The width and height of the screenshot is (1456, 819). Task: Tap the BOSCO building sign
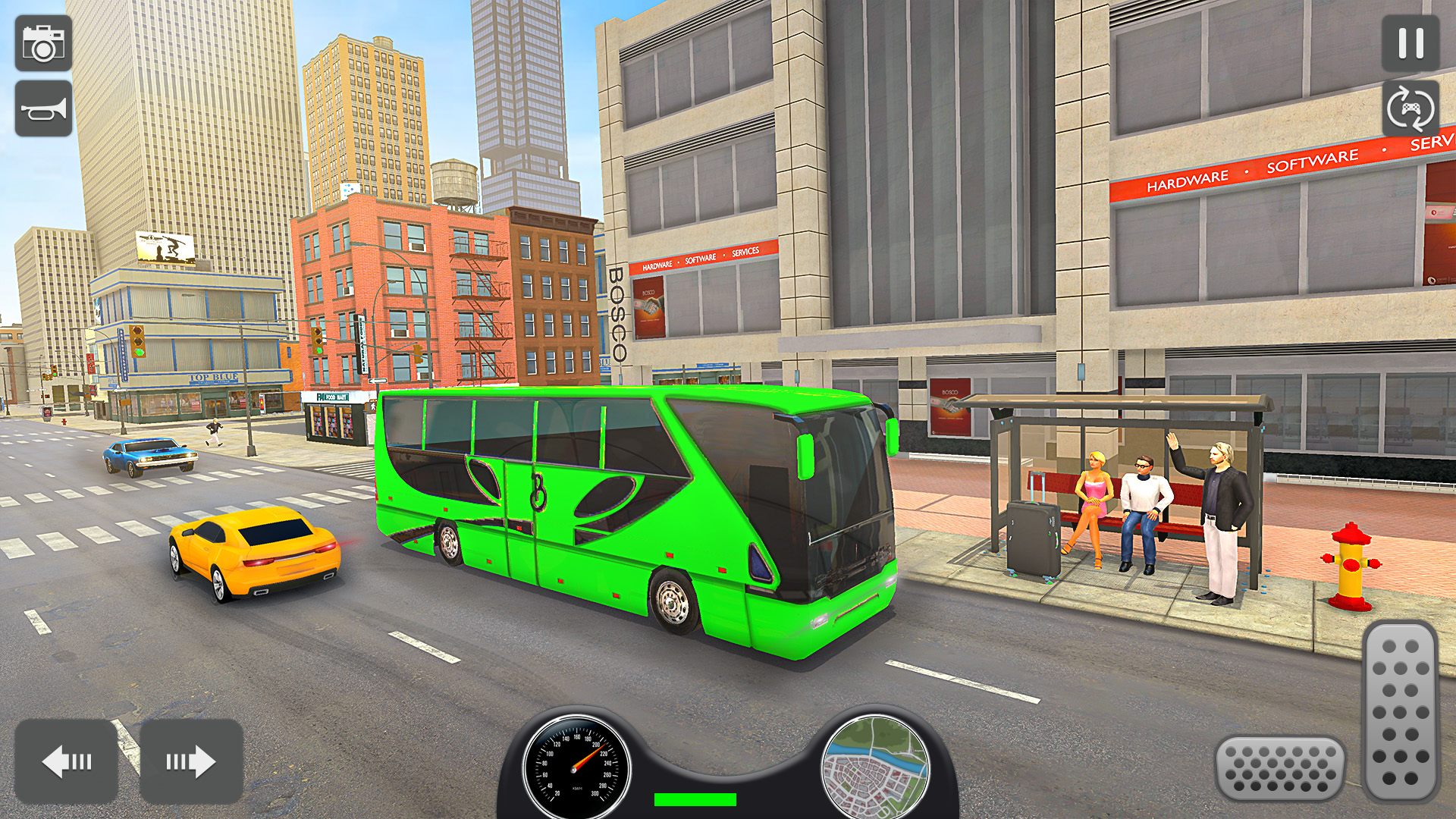pyautogui.click(x=616, y=311)
